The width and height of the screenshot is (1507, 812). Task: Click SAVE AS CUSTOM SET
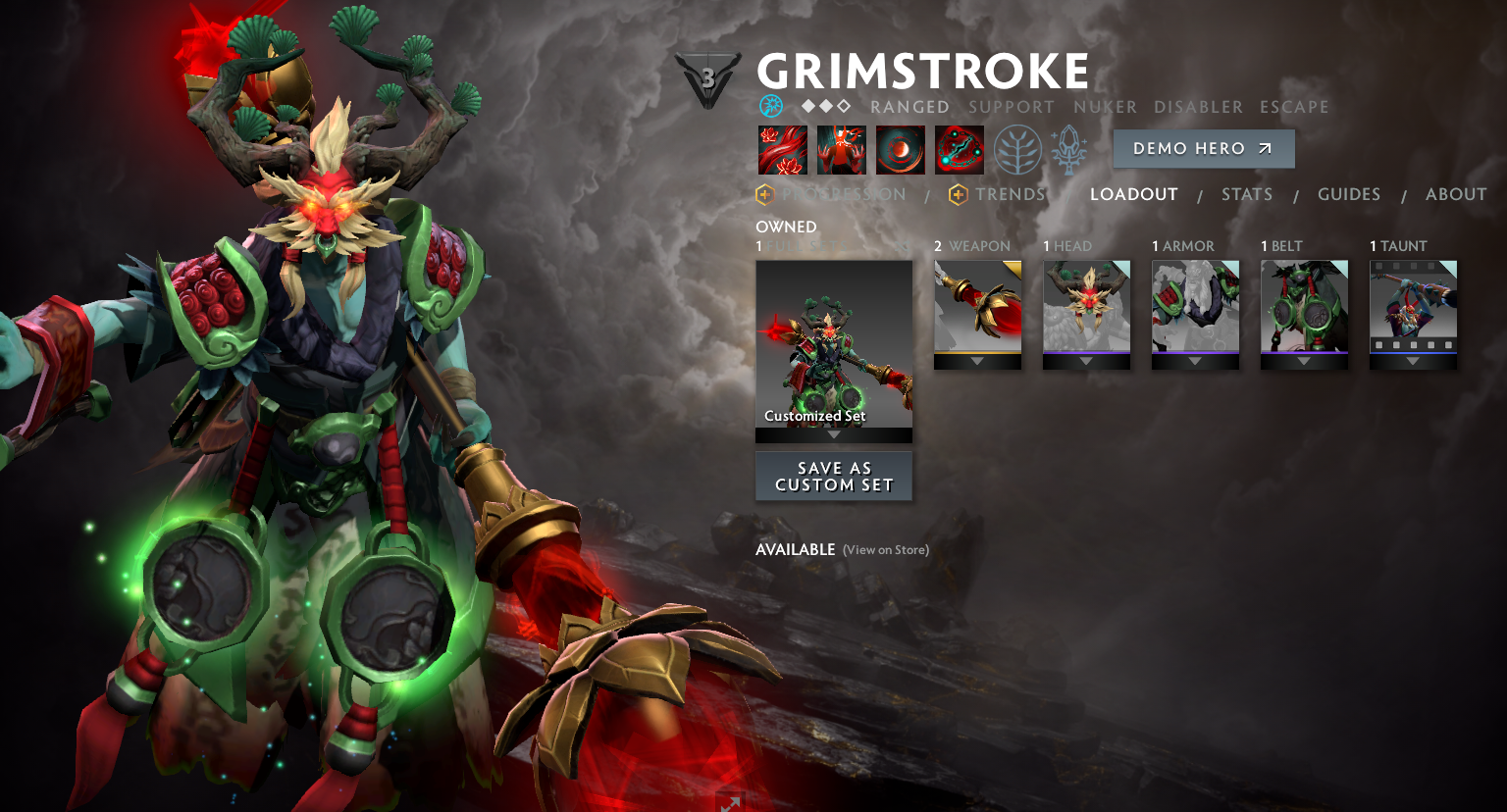[833, 477]
